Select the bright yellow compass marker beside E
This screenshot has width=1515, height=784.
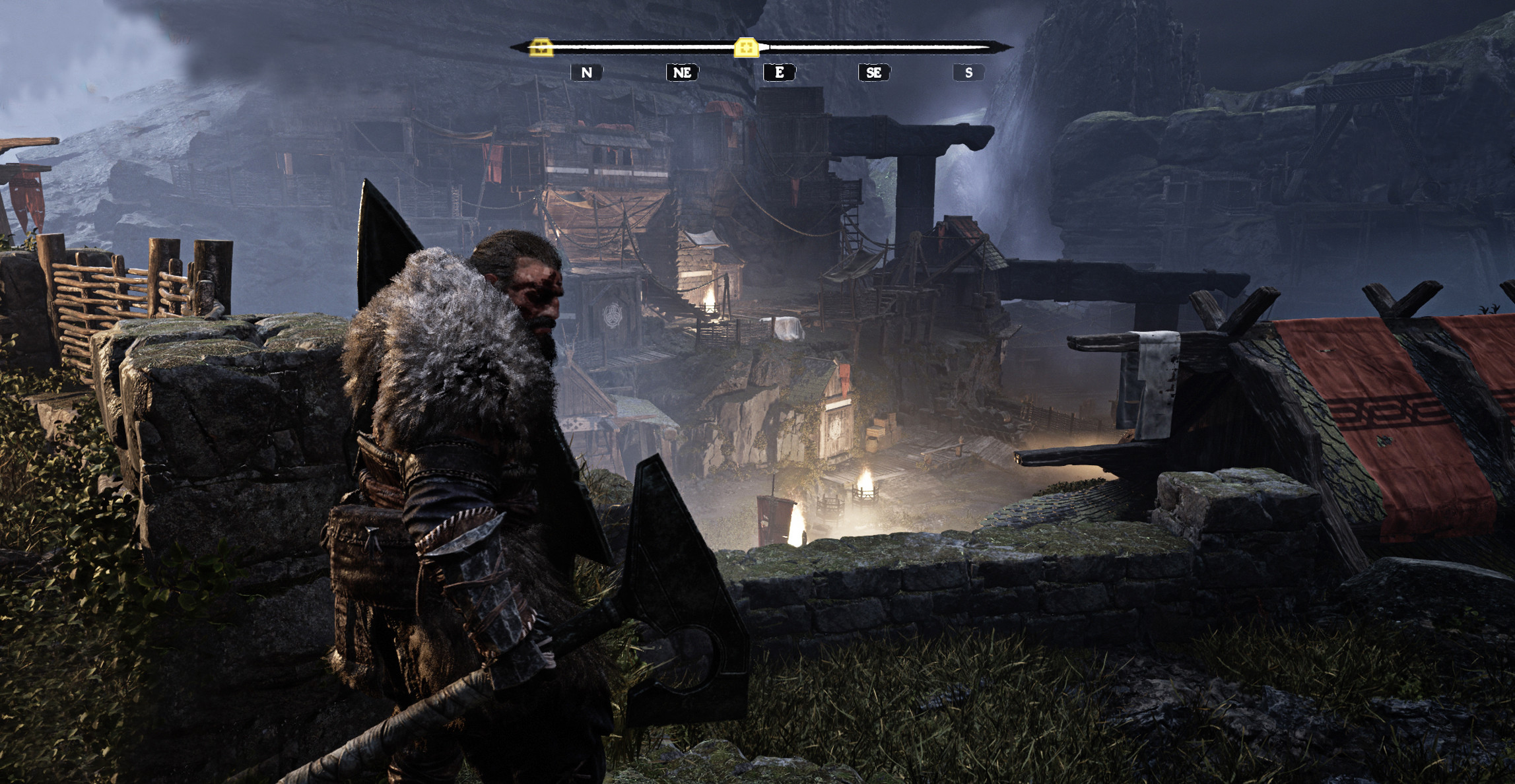click(x=746, y=47)
